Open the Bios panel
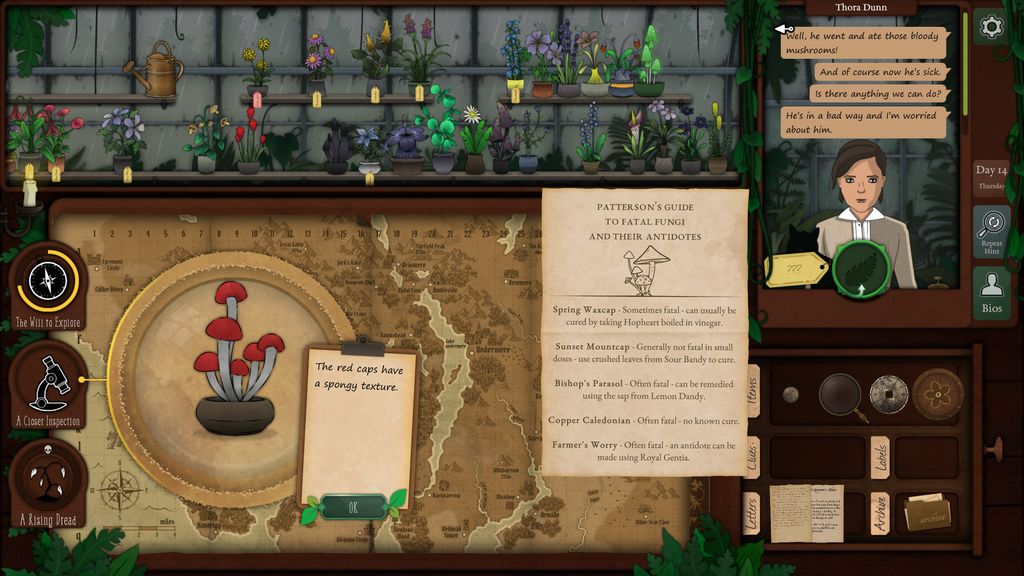 pos(991,292)
